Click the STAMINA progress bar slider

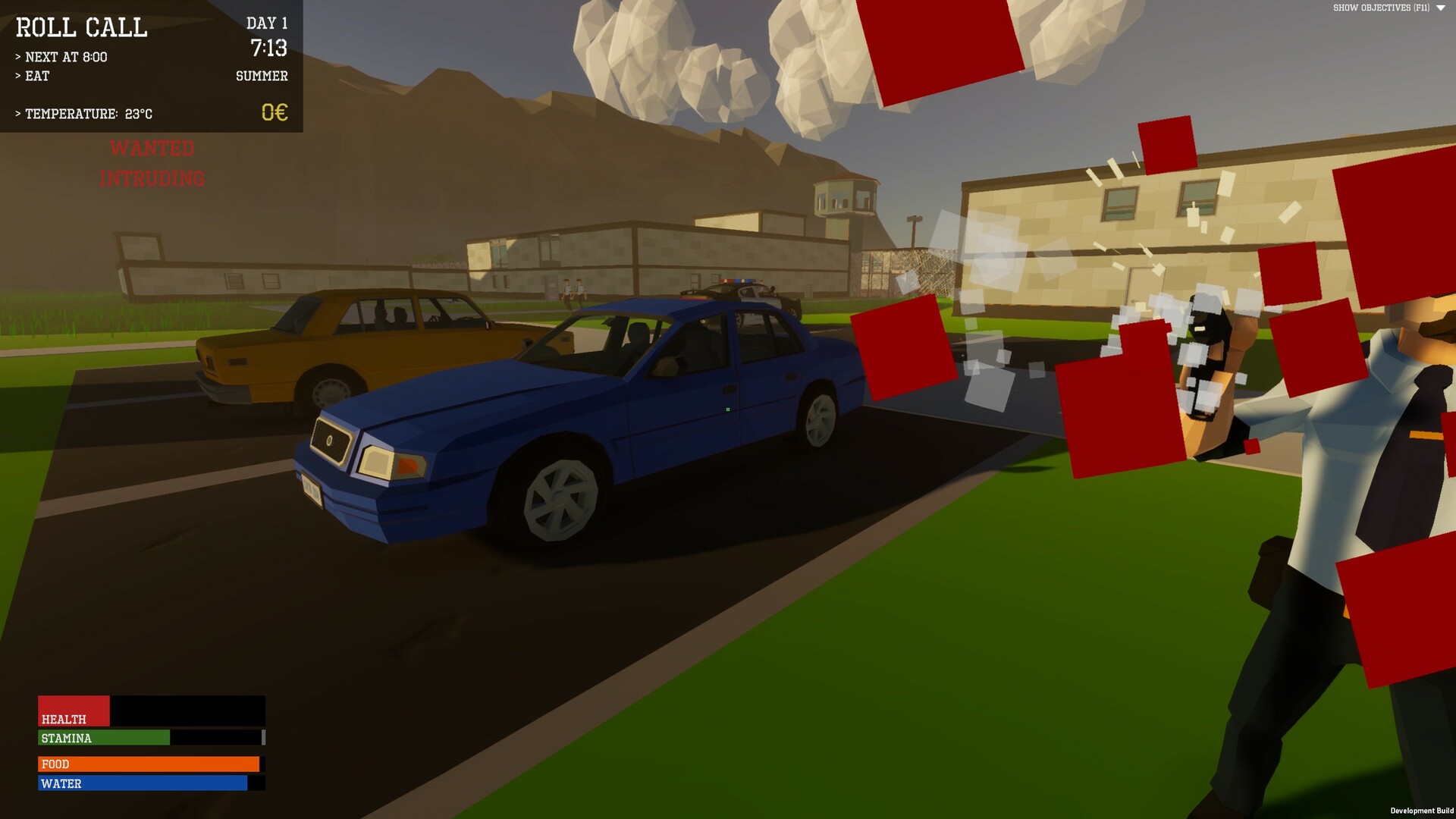(263, 738)
